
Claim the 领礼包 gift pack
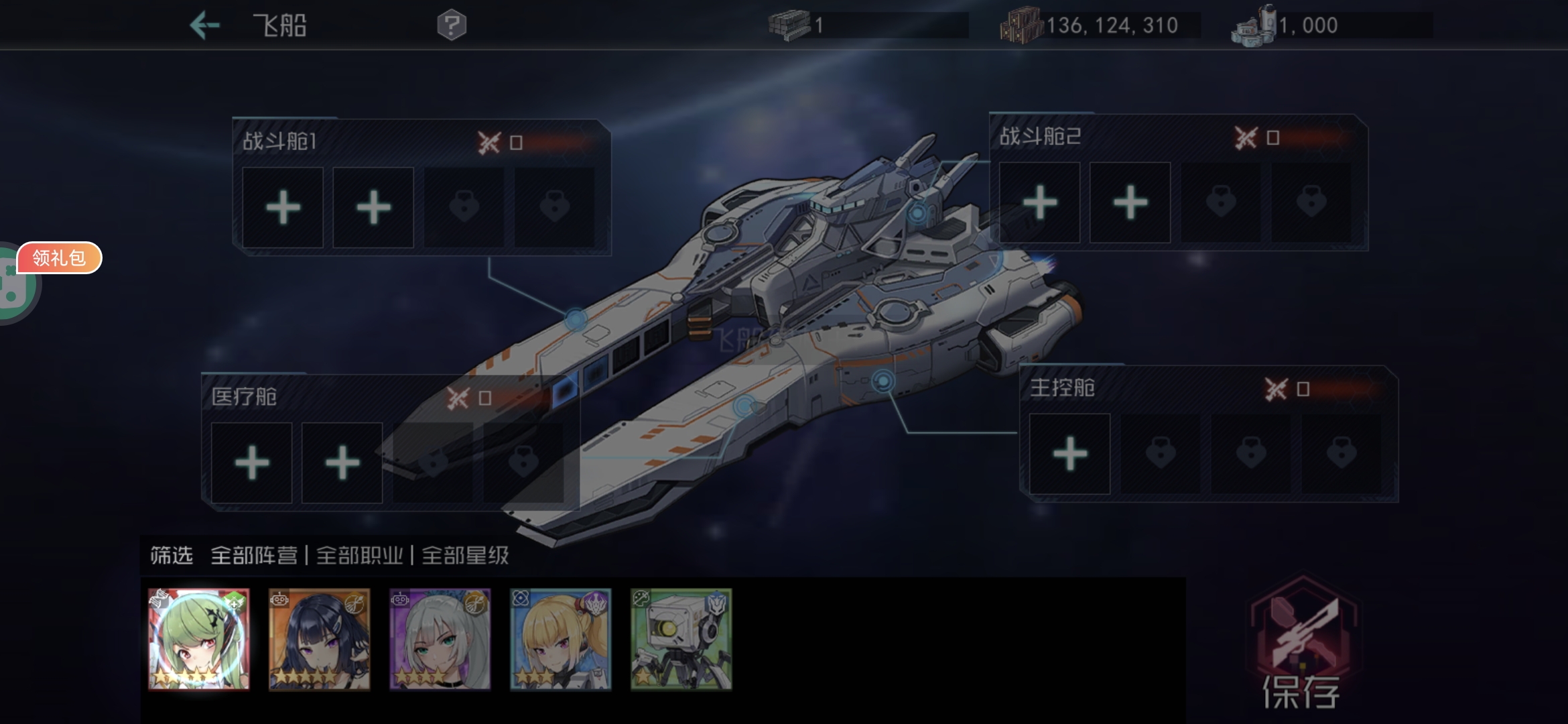click(60, 258)
